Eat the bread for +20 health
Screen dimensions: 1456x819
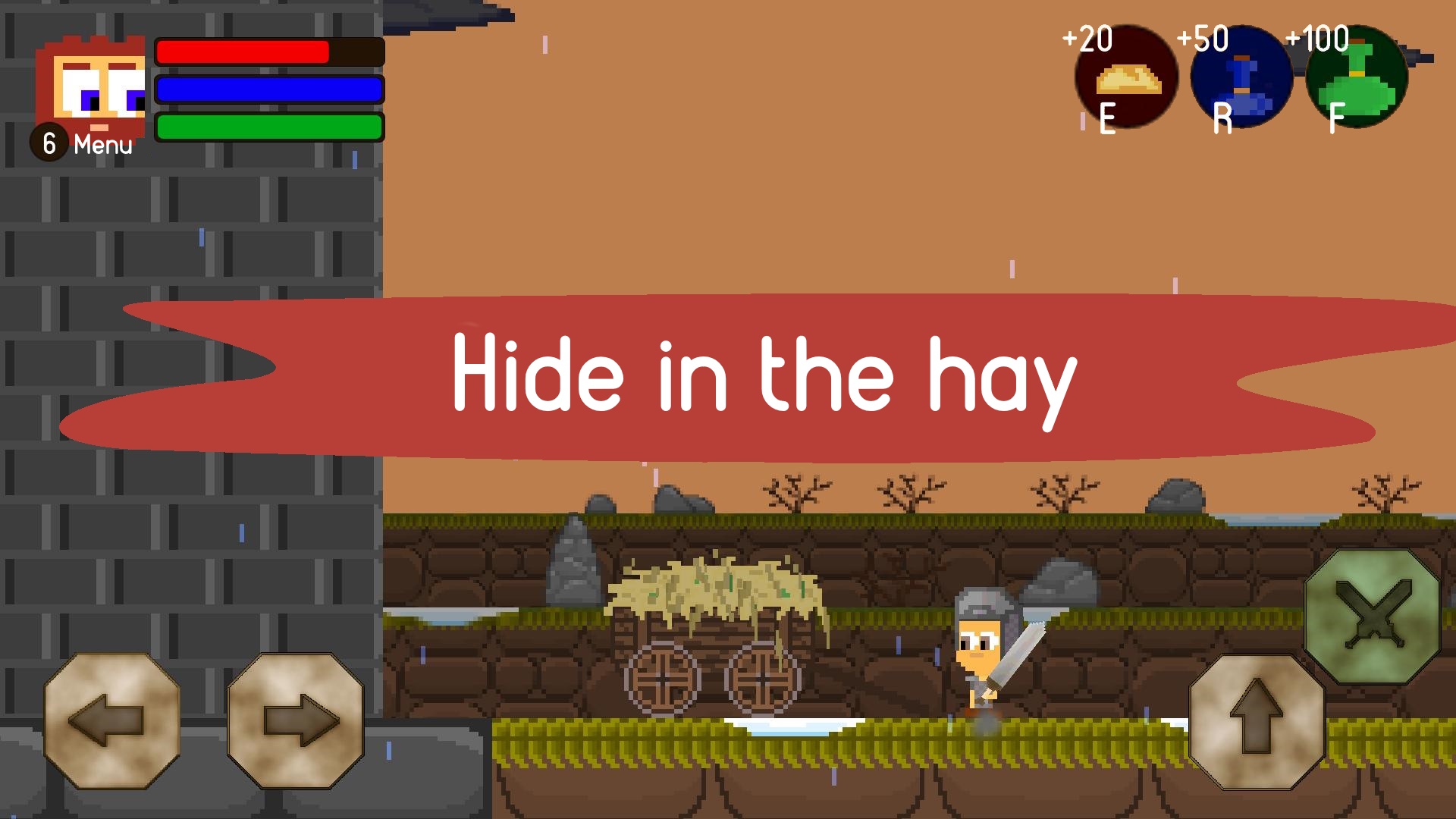click(1127, 80)
